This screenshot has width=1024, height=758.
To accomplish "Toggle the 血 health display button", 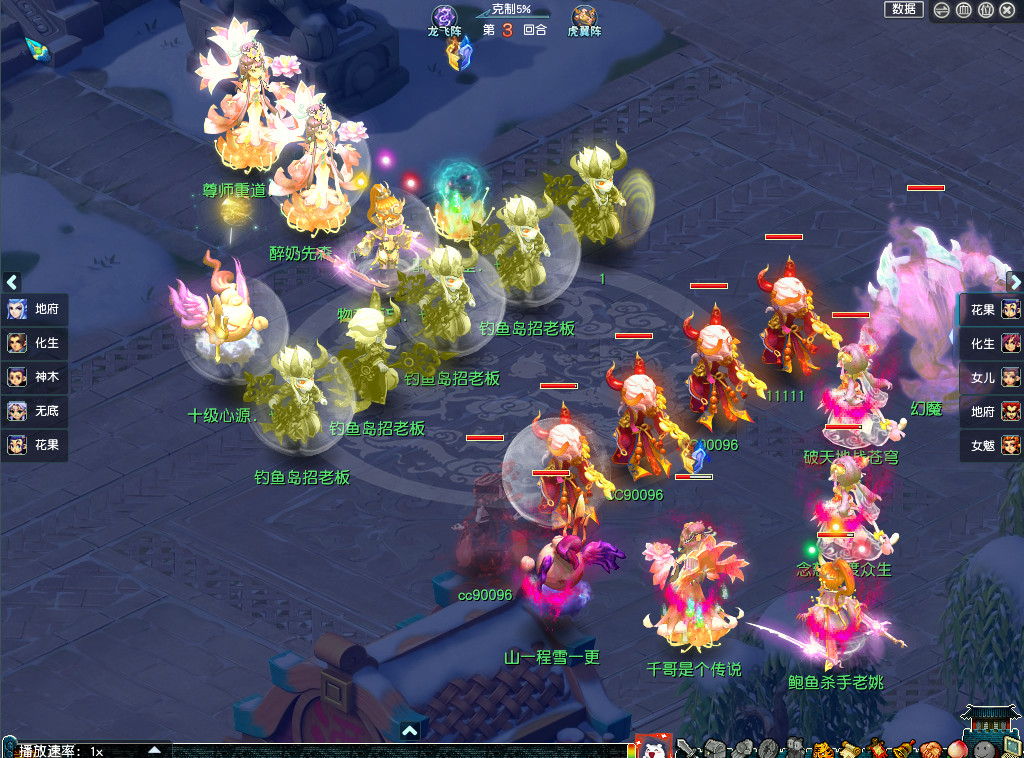I will pyautogui.click(x=963, y=10).
